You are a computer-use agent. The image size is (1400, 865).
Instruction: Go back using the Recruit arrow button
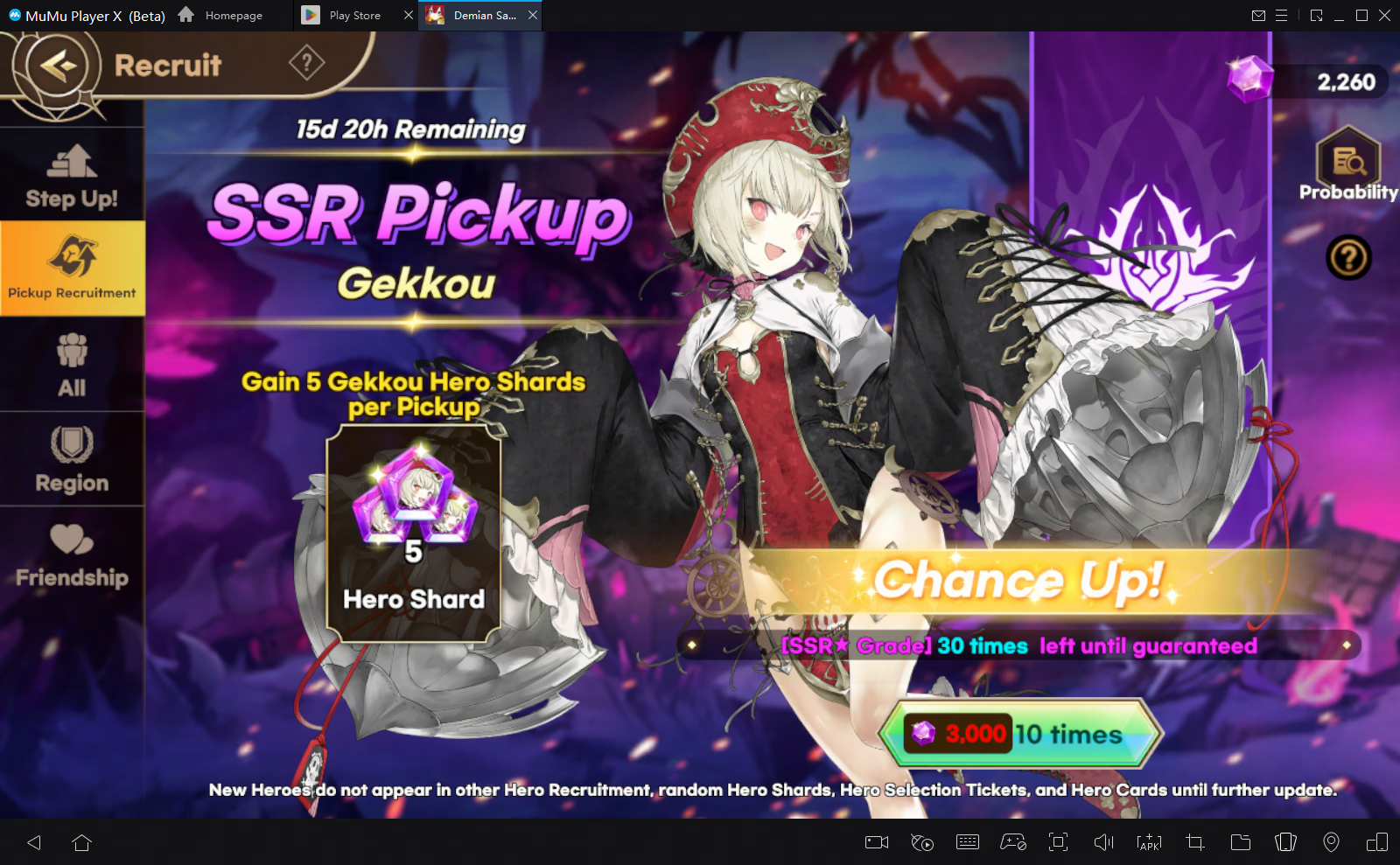(x=58, y=66)
